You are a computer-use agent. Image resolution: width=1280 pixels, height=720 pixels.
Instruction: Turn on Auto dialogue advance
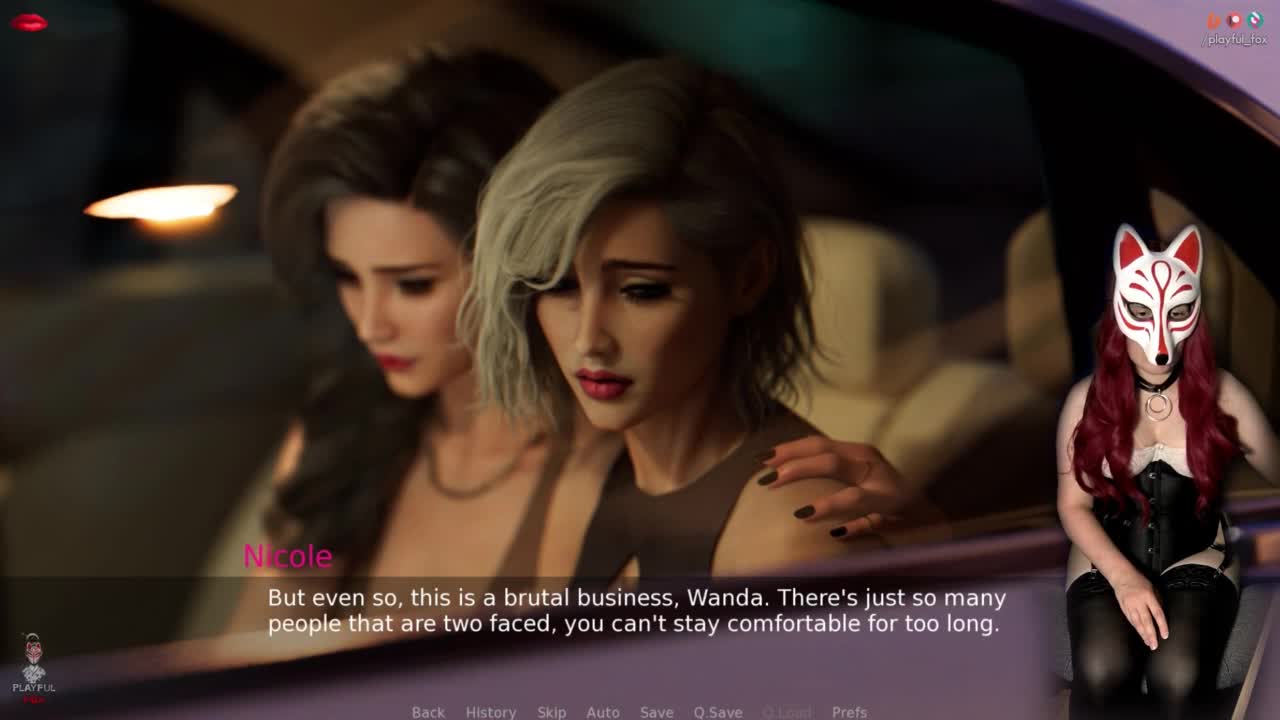pos(603,712)
